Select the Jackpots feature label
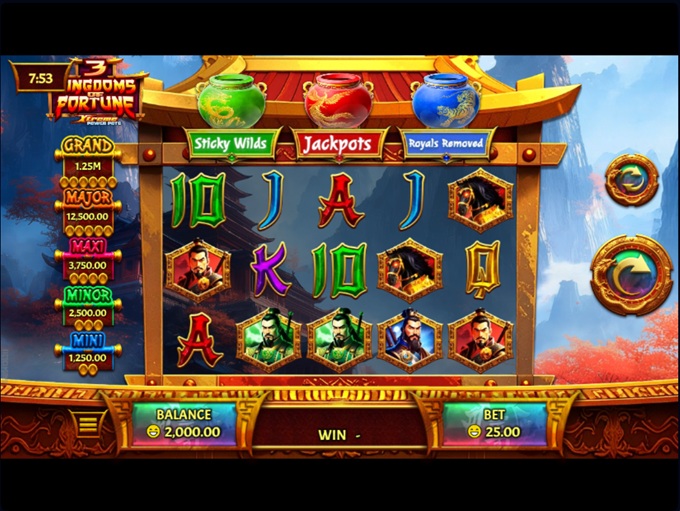This screenshot has width=680, height=511. coord(337,144)
